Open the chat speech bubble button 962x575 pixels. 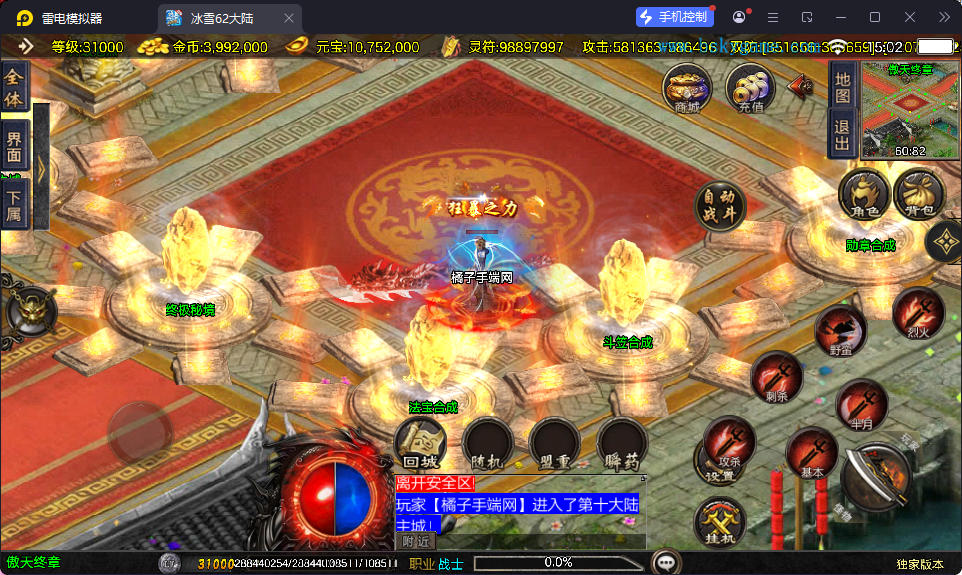(665, 562)
